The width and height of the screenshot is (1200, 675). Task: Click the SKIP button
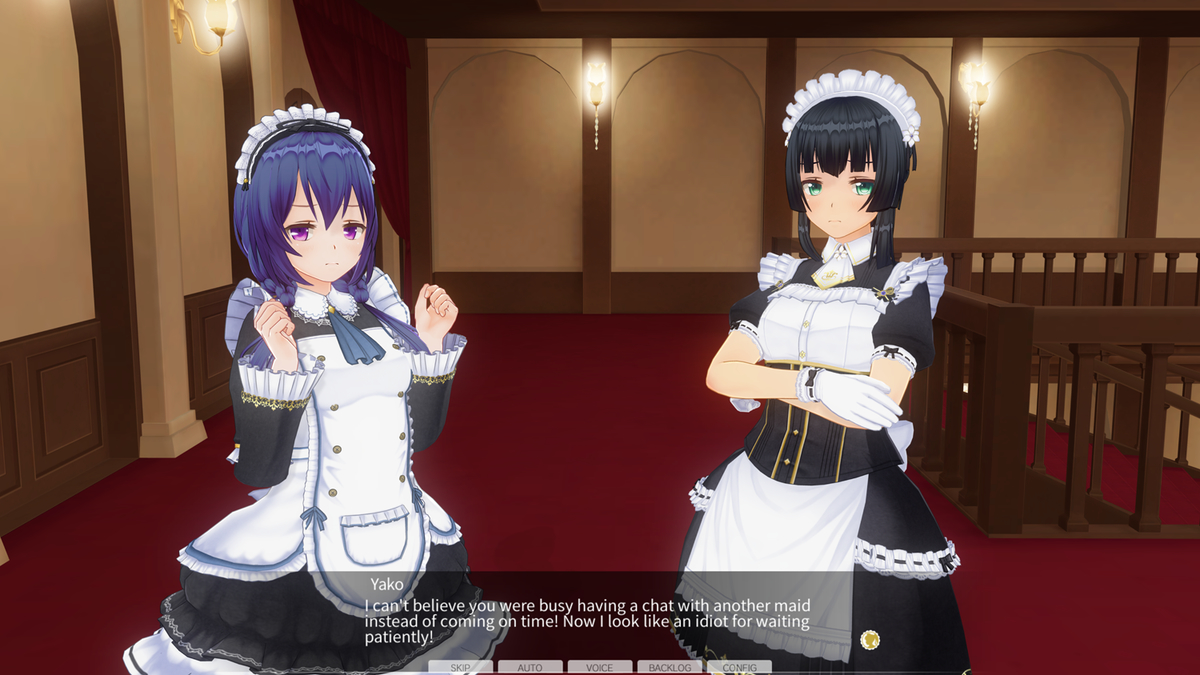point(460,667)
